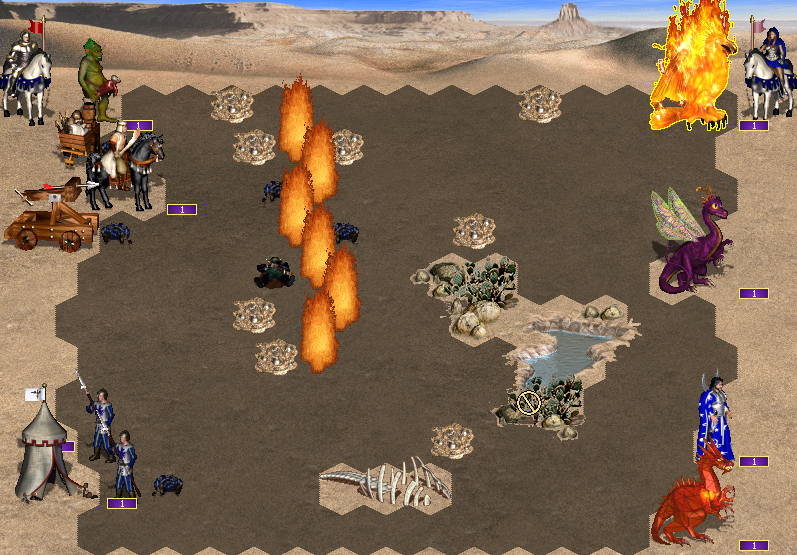Select the green ogre stack
This screenshot has width=797, height=555.
(97, 80)
